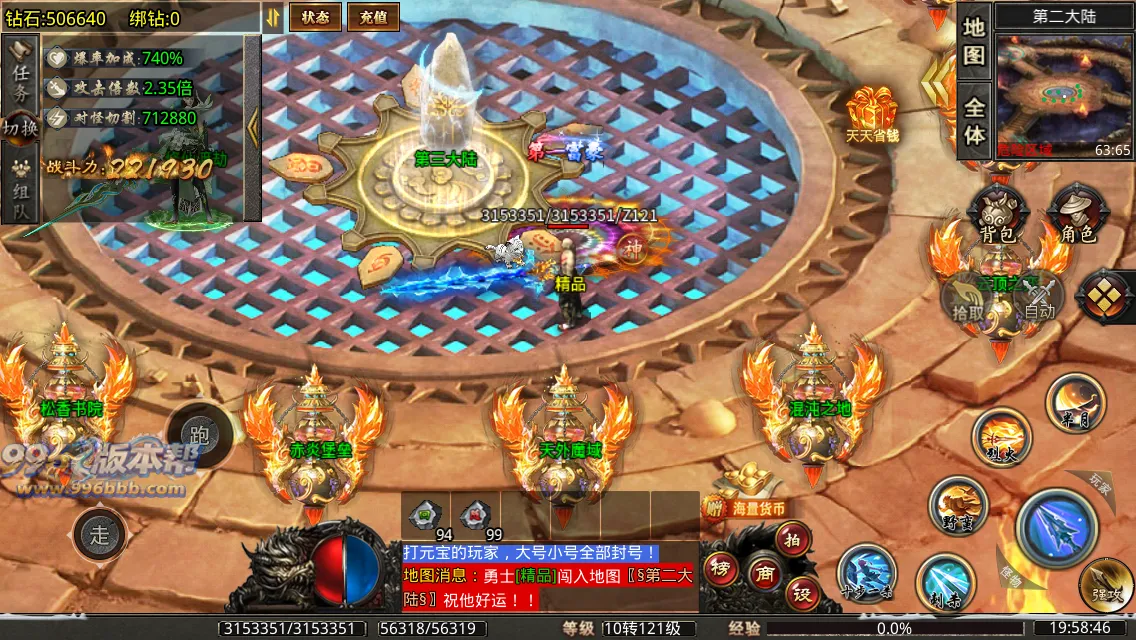1136x640 pixels.
Task: Select the 全体 view button
Action: point(974,119)
